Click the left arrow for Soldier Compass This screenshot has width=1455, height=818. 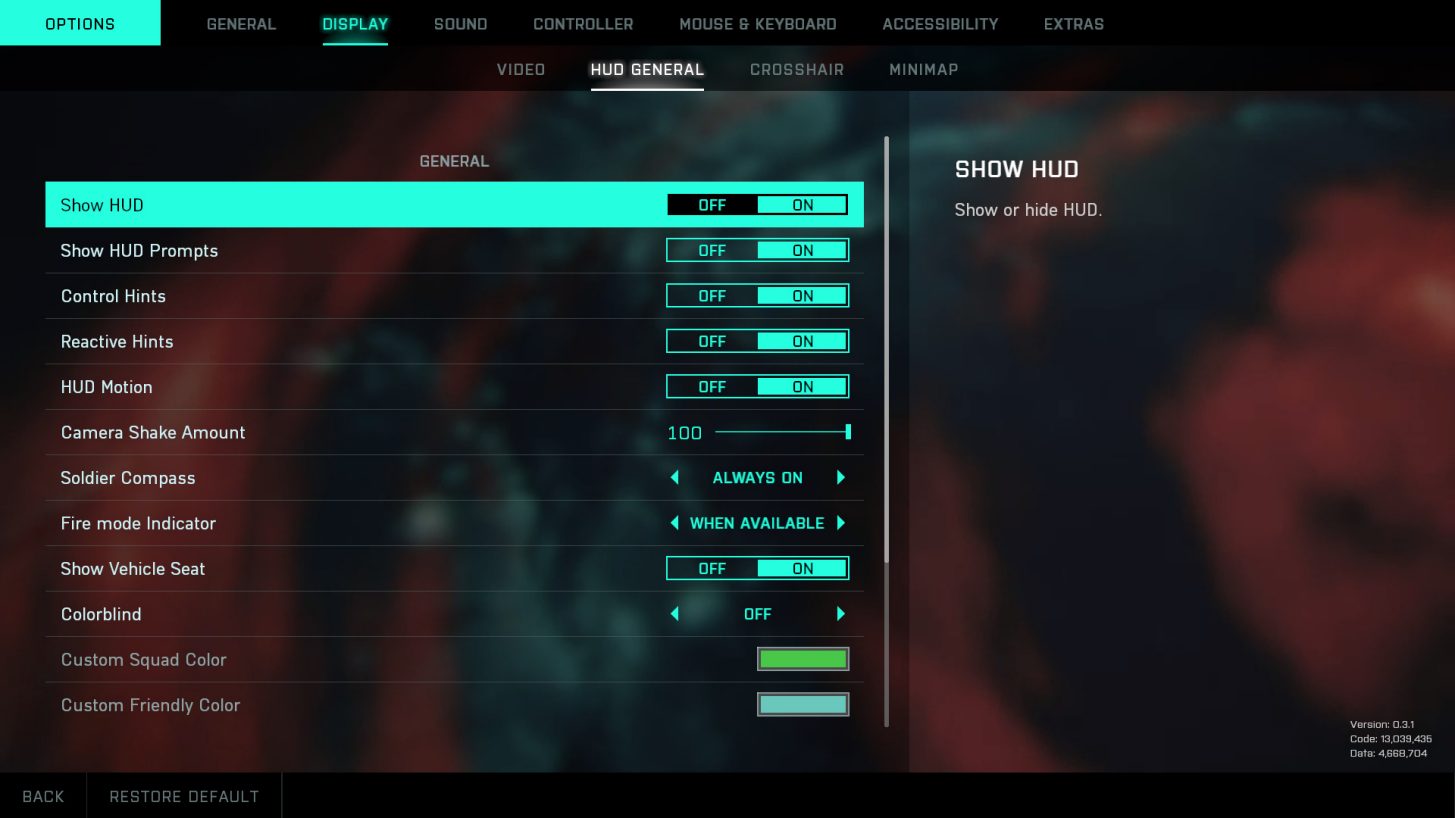point(673,477)
